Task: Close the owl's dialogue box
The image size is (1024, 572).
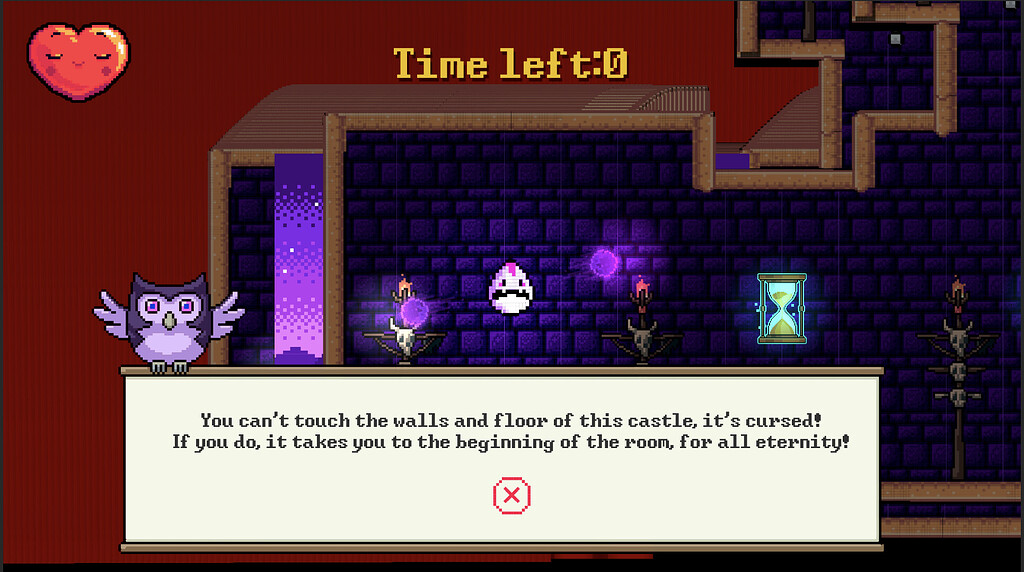Action: [511, 494]
